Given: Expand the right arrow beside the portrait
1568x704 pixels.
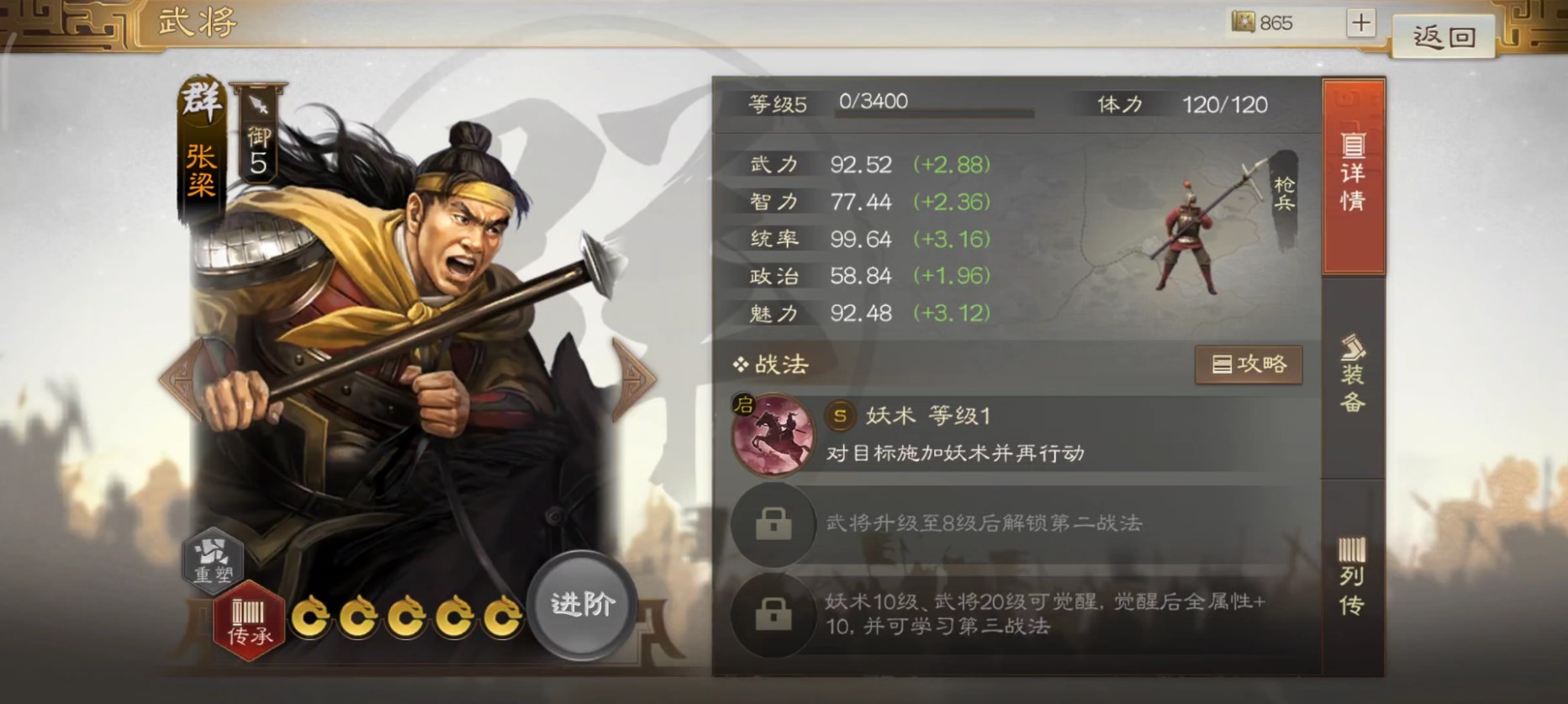Looking at the screenshot, I should [633, 378].
